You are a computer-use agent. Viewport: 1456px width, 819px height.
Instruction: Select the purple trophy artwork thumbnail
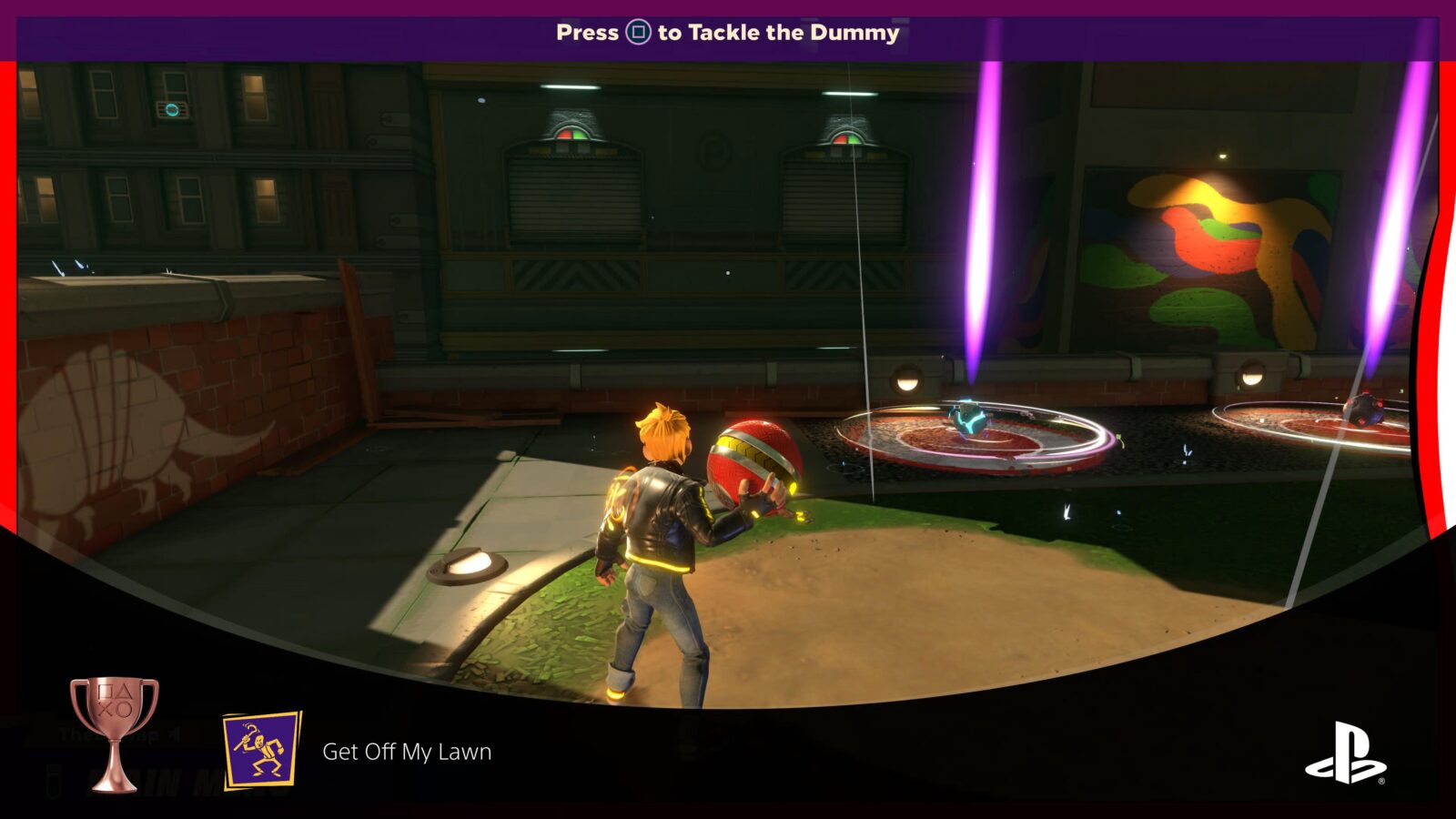click(262, 751)
